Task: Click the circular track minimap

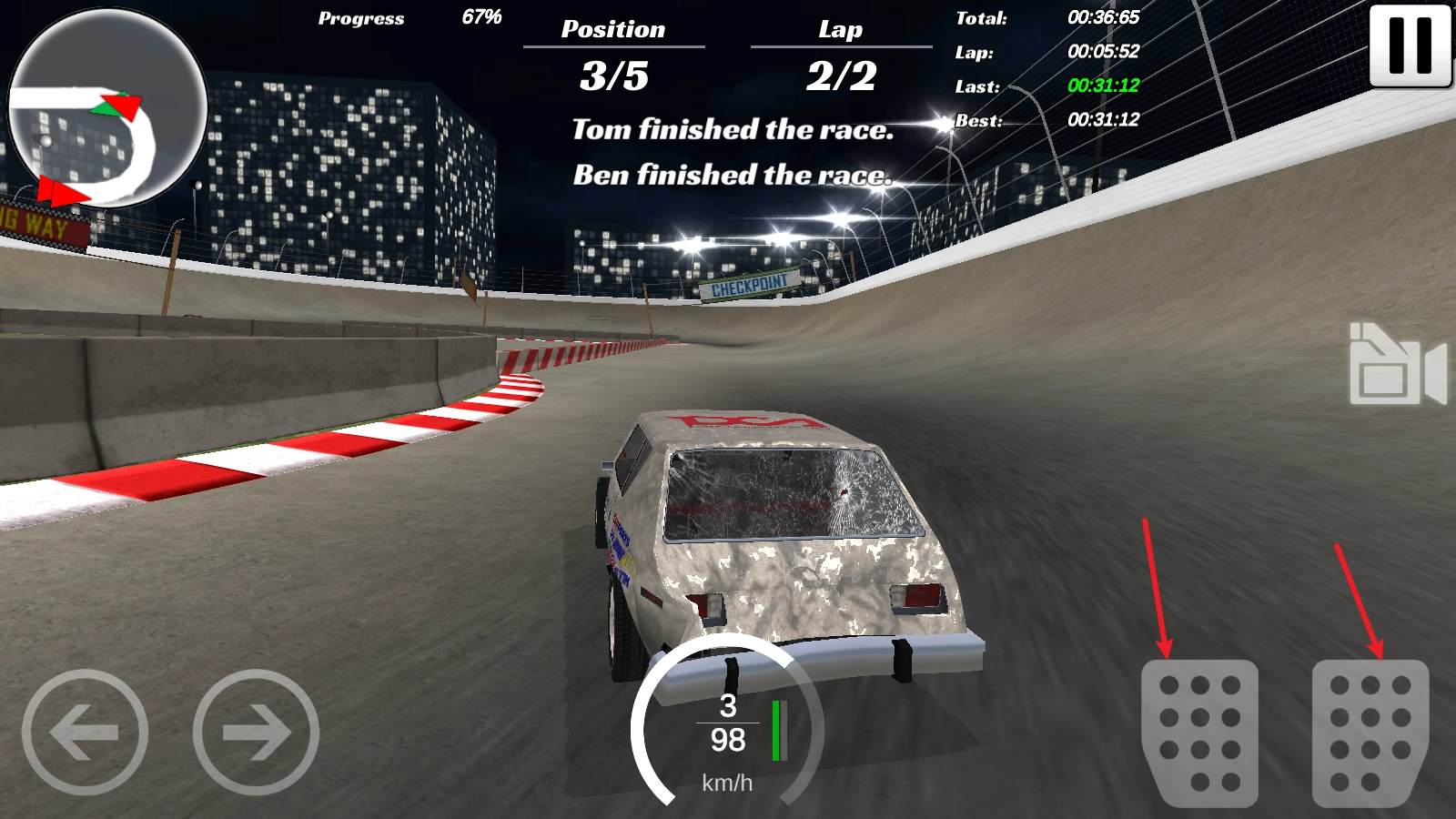Action: point(107,107)
